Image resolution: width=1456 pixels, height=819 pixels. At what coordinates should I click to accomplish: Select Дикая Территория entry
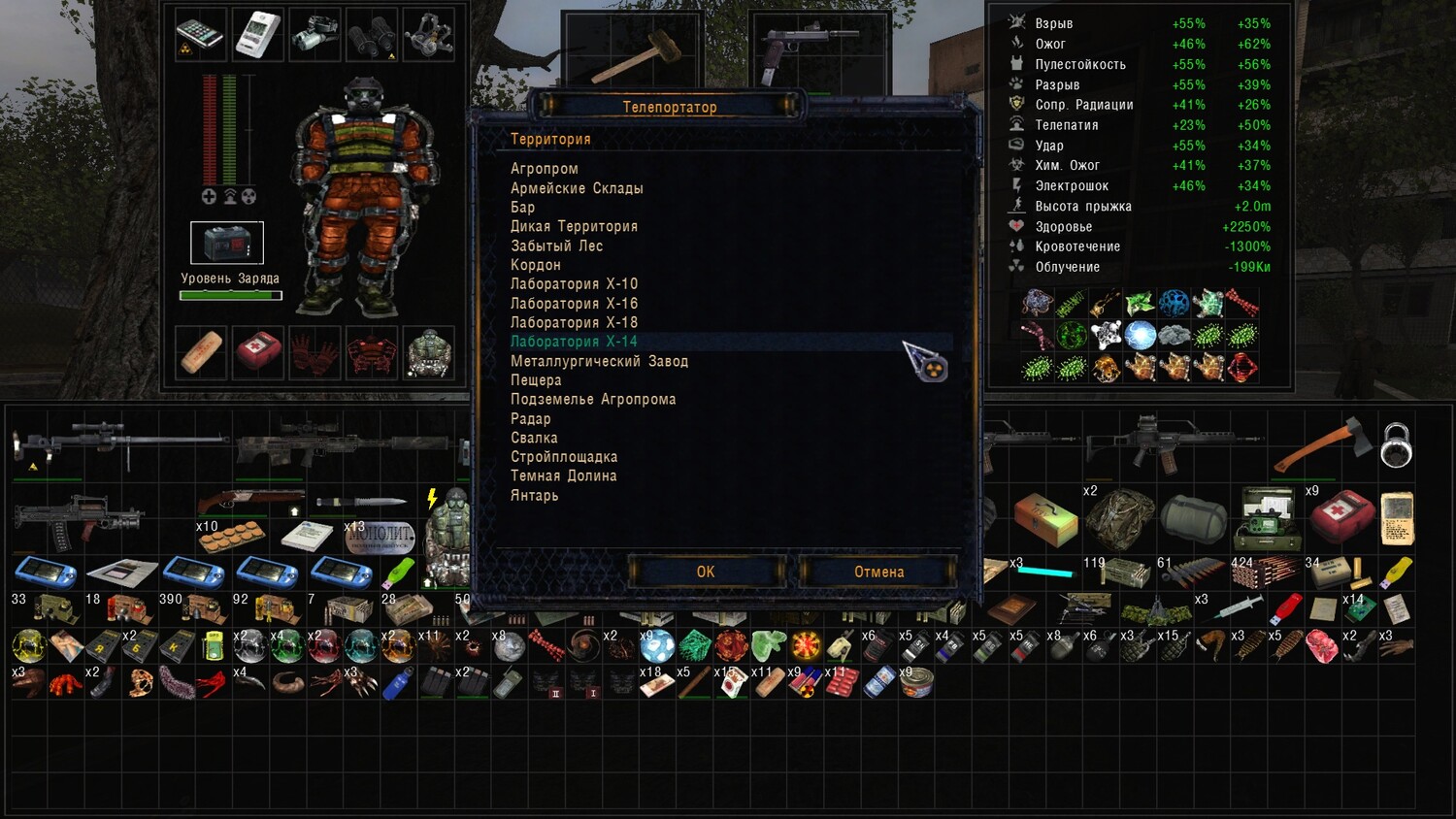(574, 226)
